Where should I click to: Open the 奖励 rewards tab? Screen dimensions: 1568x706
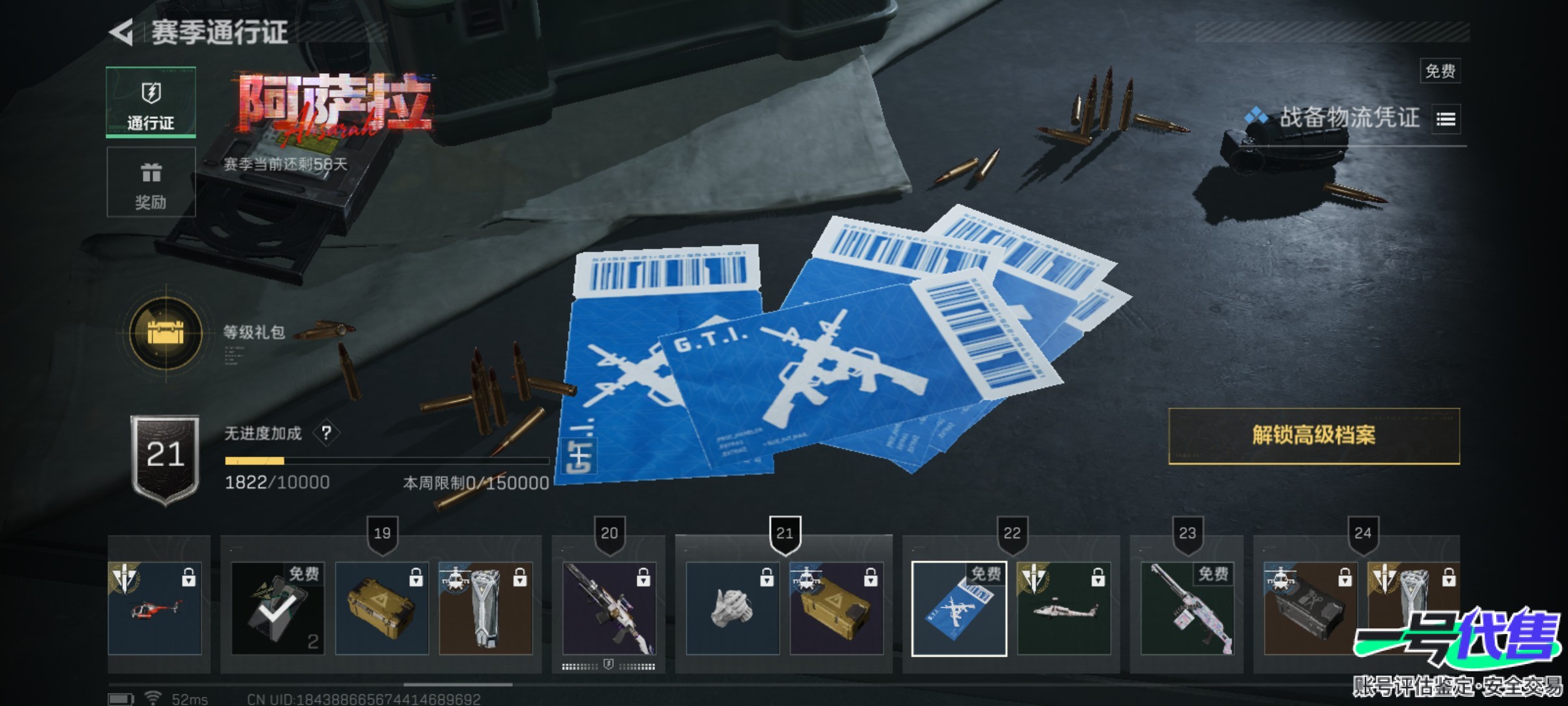(151, 182)
